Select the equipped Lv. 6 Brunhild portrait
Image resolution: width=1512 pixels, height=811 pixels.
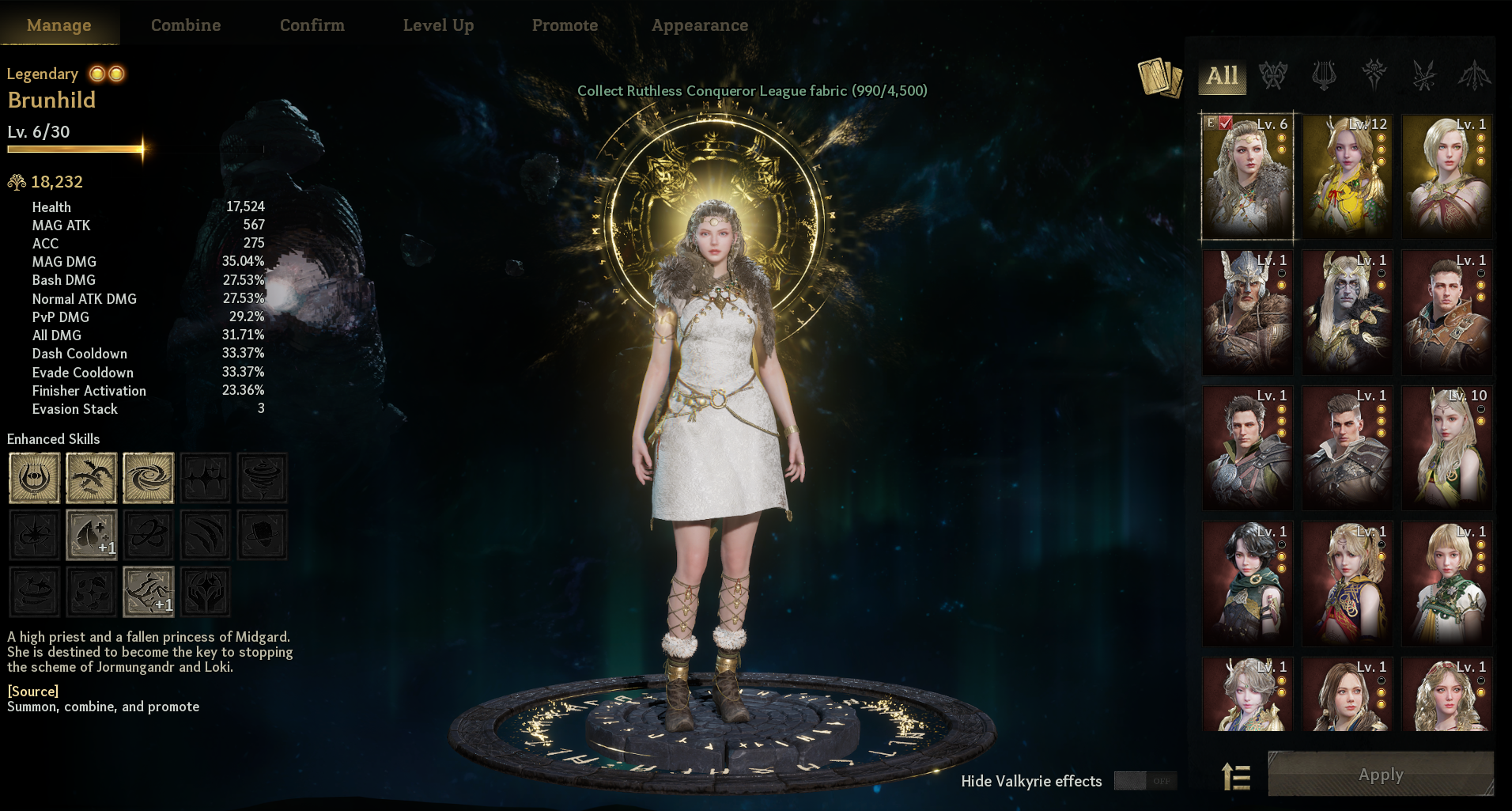coord(1247,176)
